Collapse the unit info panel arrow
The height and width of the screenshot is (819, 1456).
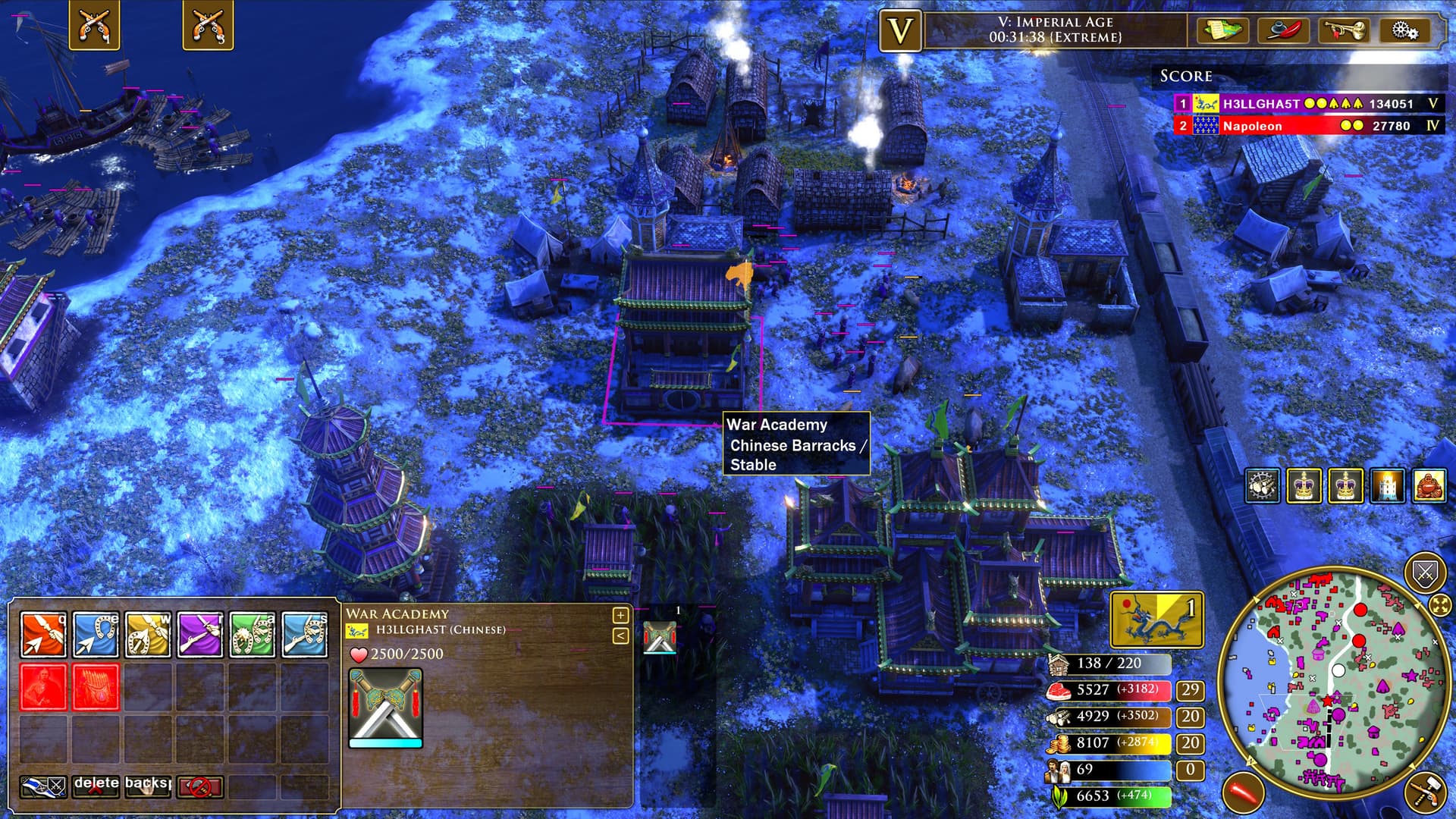[620, 635]
